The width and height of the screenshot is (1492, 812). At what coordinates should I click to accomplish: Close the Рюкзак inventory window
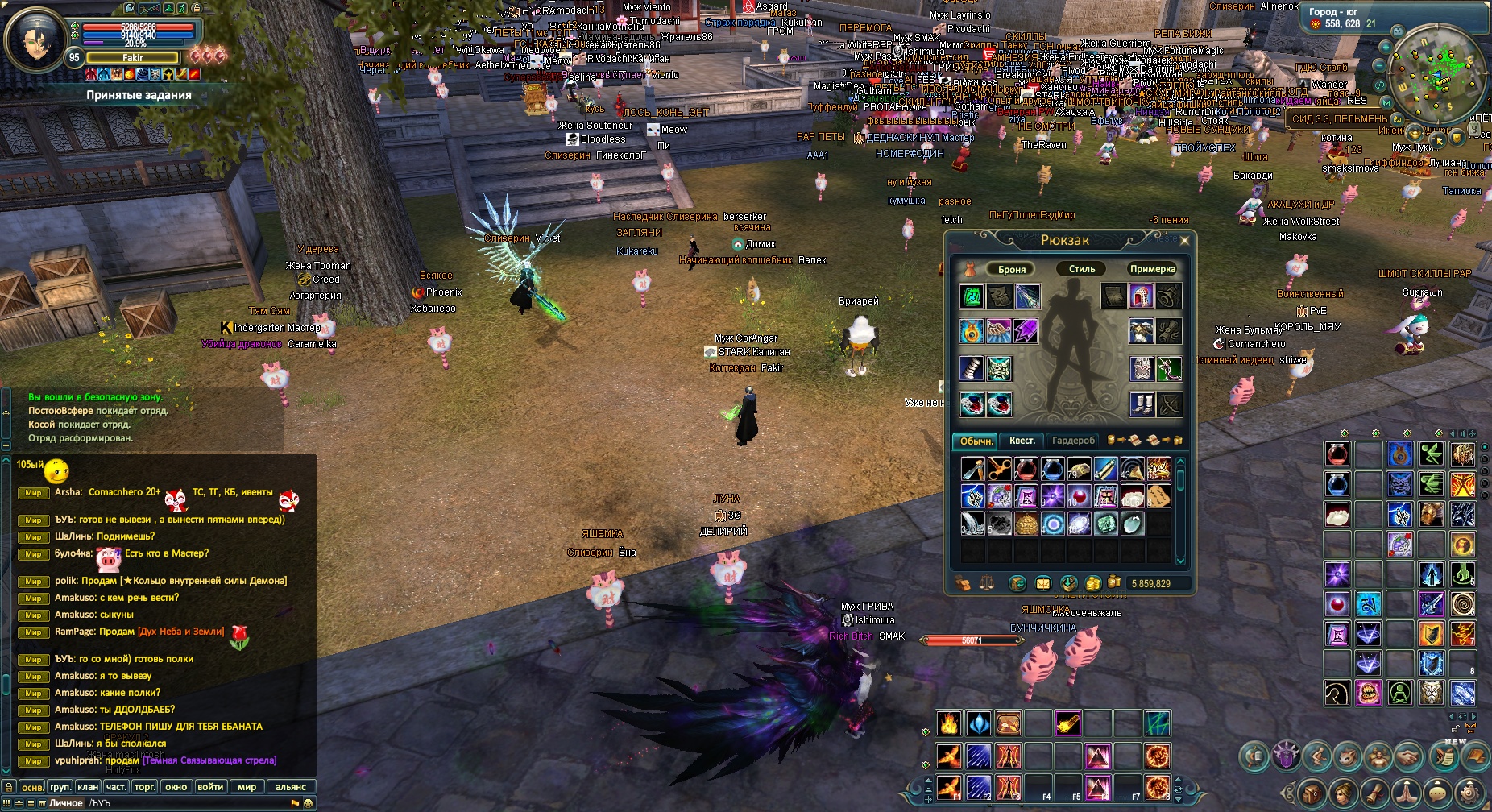coord(1184,240)
